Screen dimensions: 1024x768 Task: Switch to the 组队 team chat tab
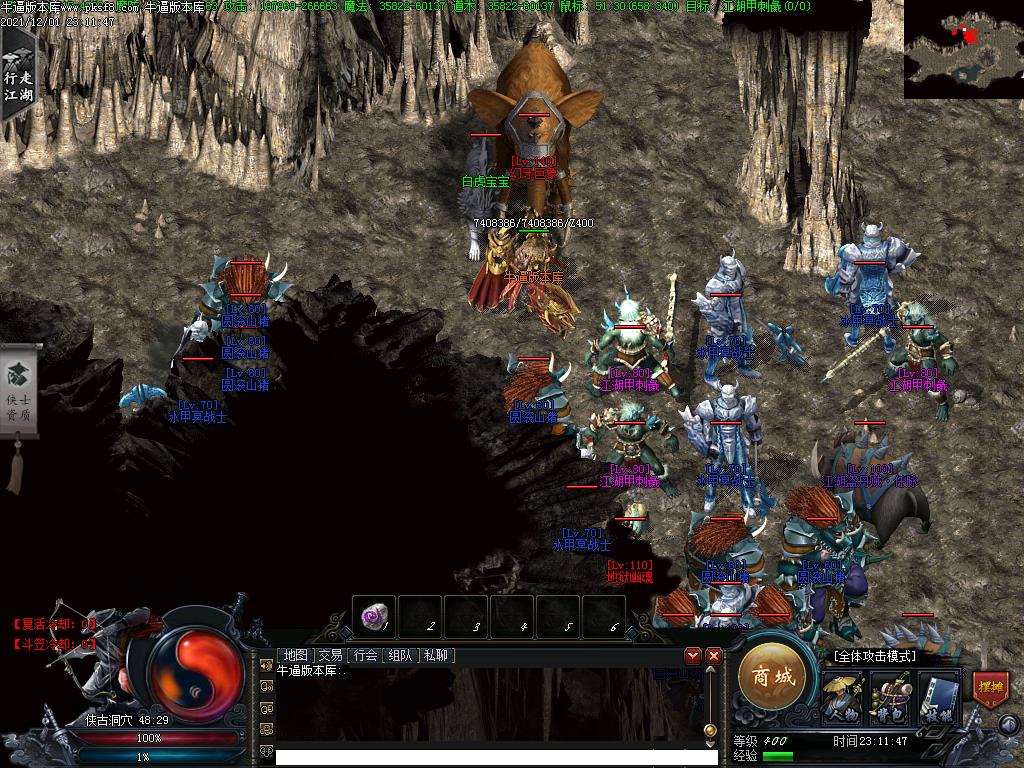[401, 656]
